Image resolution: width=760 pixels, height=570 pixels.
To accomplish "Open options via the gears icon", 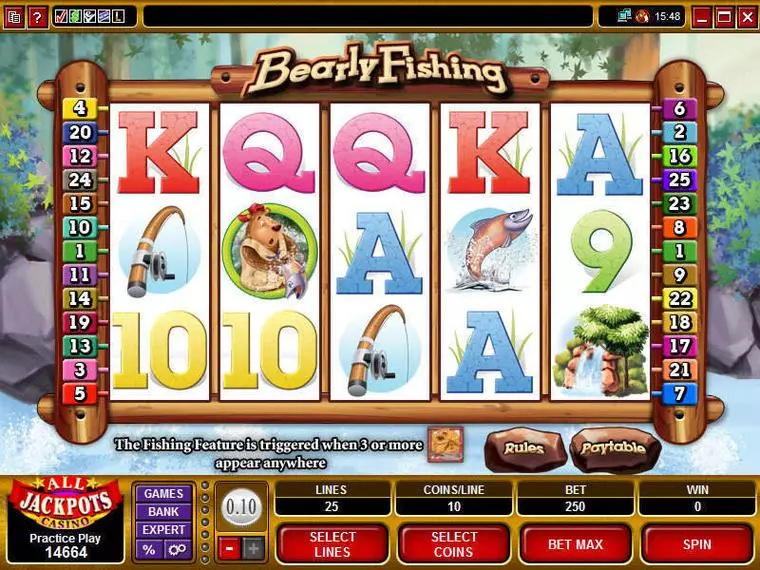I will [x=176, y=549].
